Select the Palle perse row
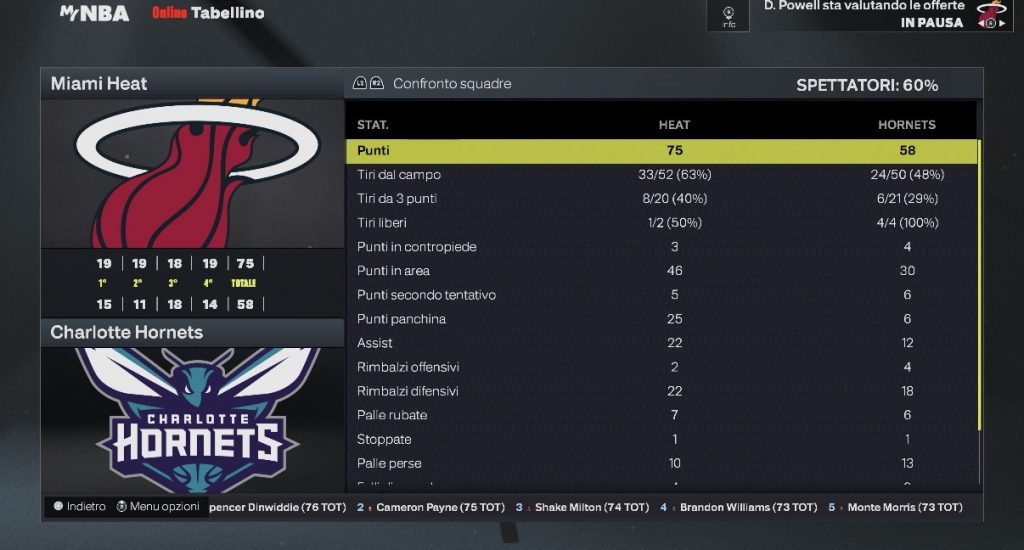1024x550 pixels. [660, 463]
